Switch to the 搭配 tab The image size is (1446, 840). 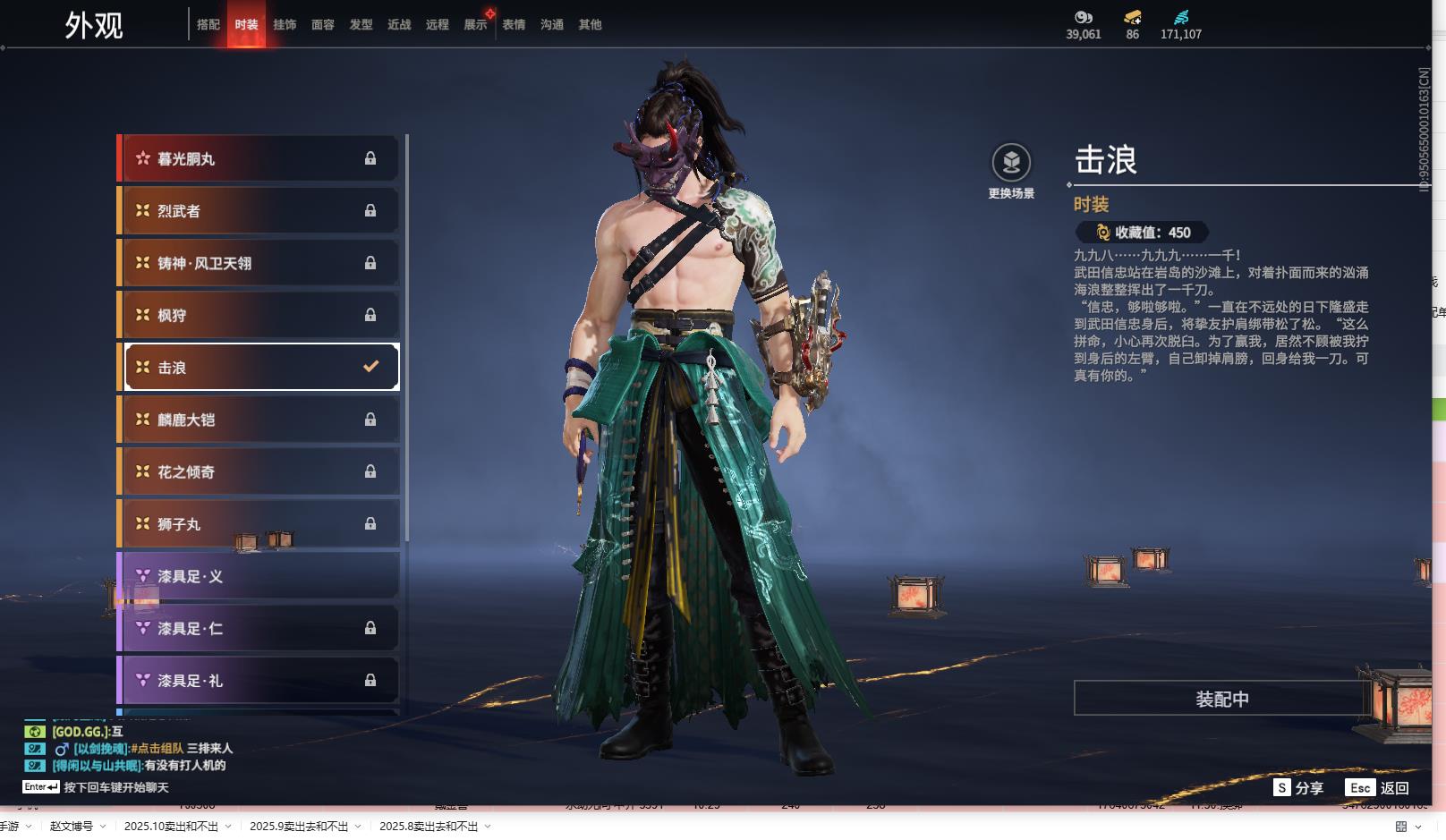coord(208,25)
